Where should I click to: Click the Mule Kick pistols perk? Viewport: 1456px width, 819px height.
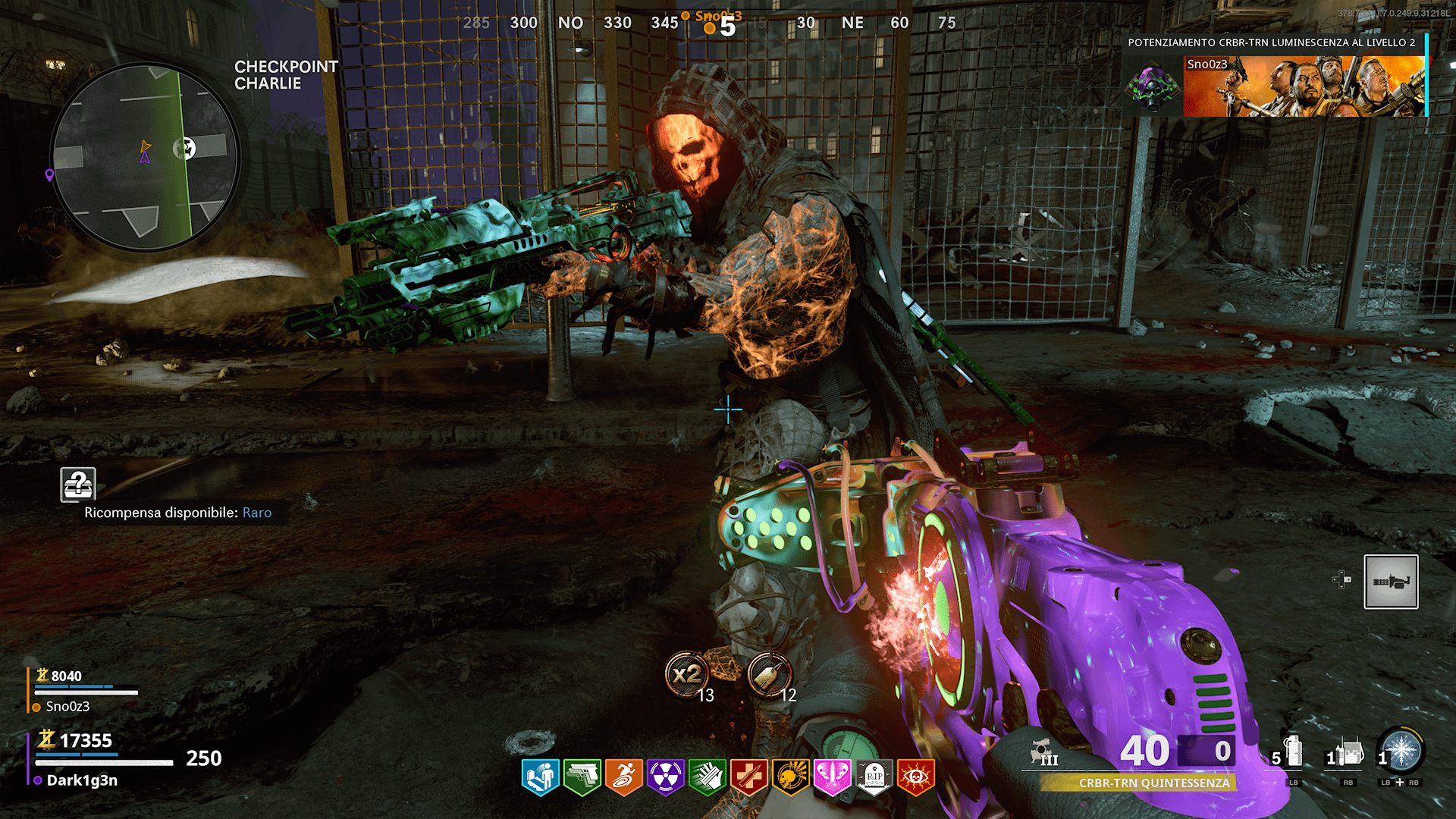582,777
